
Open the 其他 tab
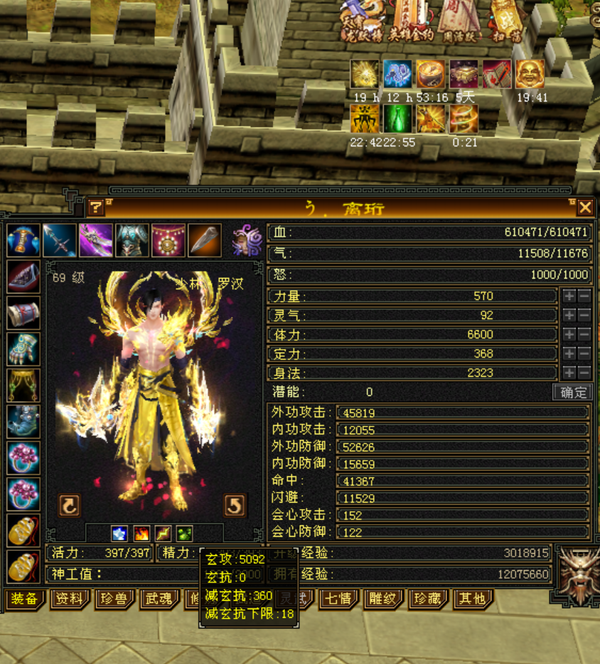469,599
